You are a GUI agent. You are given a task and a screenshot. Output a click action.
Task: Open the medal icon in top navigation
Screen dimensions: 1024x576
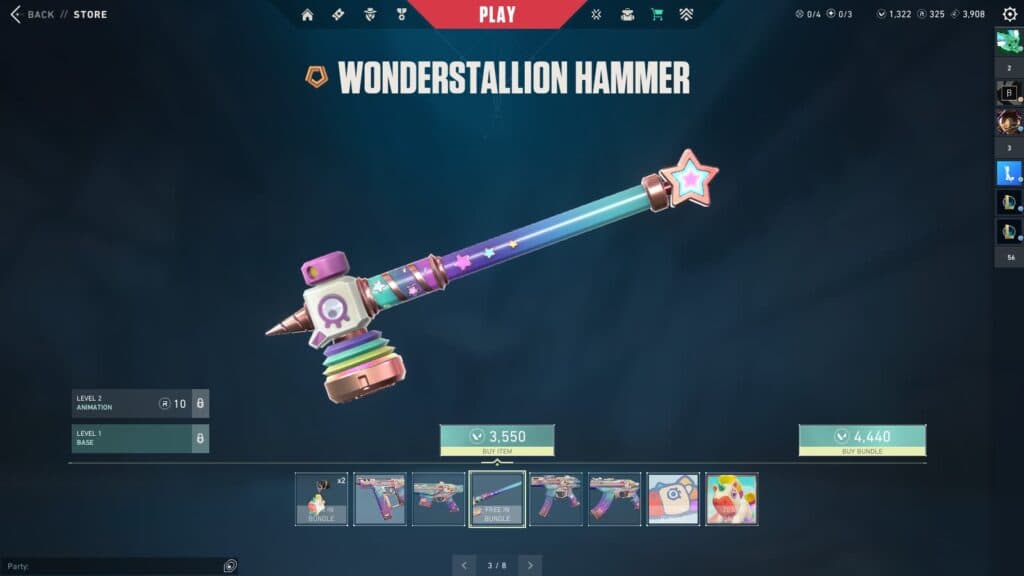pyautogui.click(x=401, y=14)
